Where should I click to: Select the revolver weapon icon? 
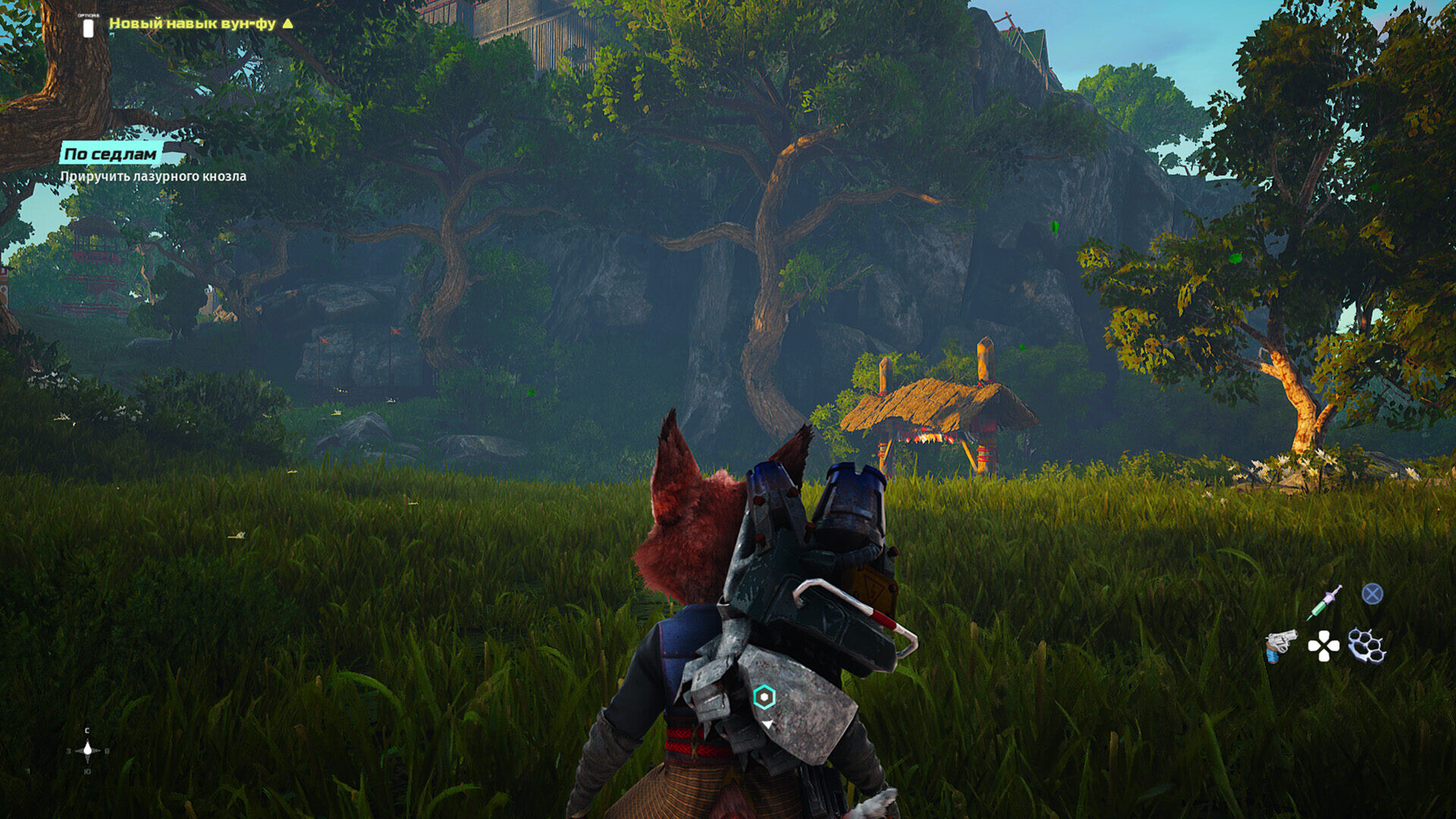1280,646
